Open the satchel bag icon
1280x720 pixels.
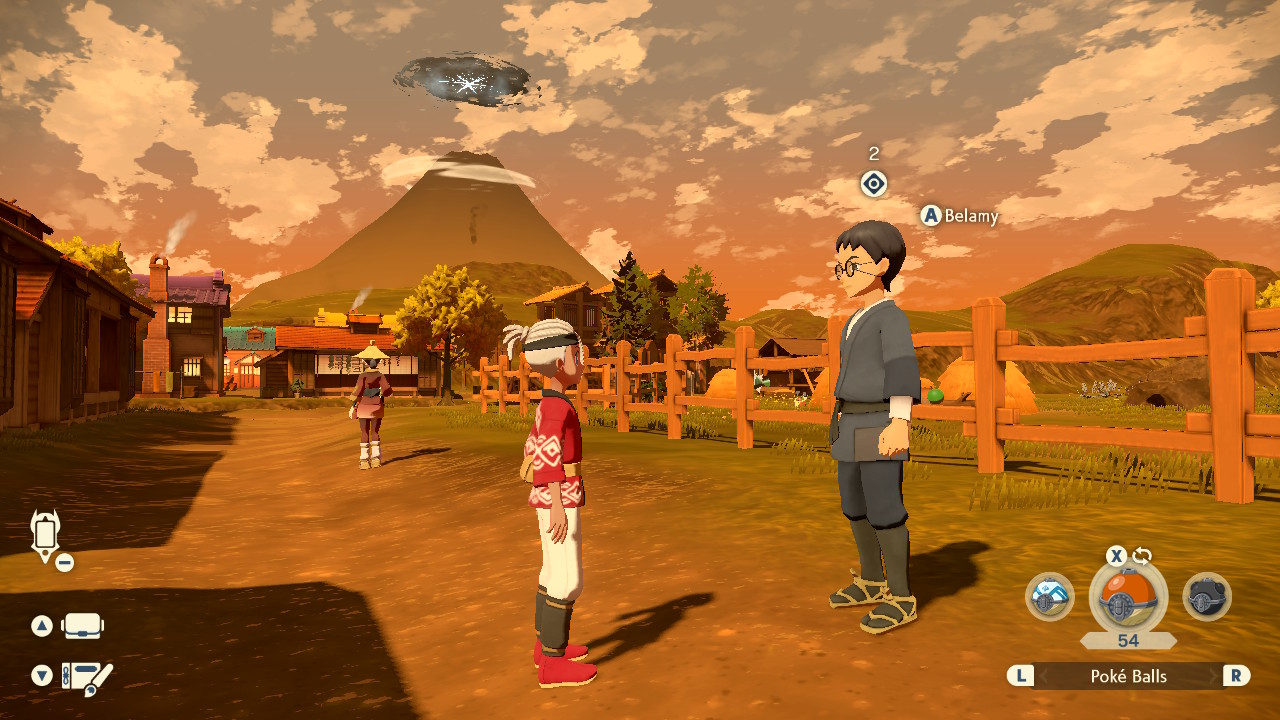[x=83, y=627]
